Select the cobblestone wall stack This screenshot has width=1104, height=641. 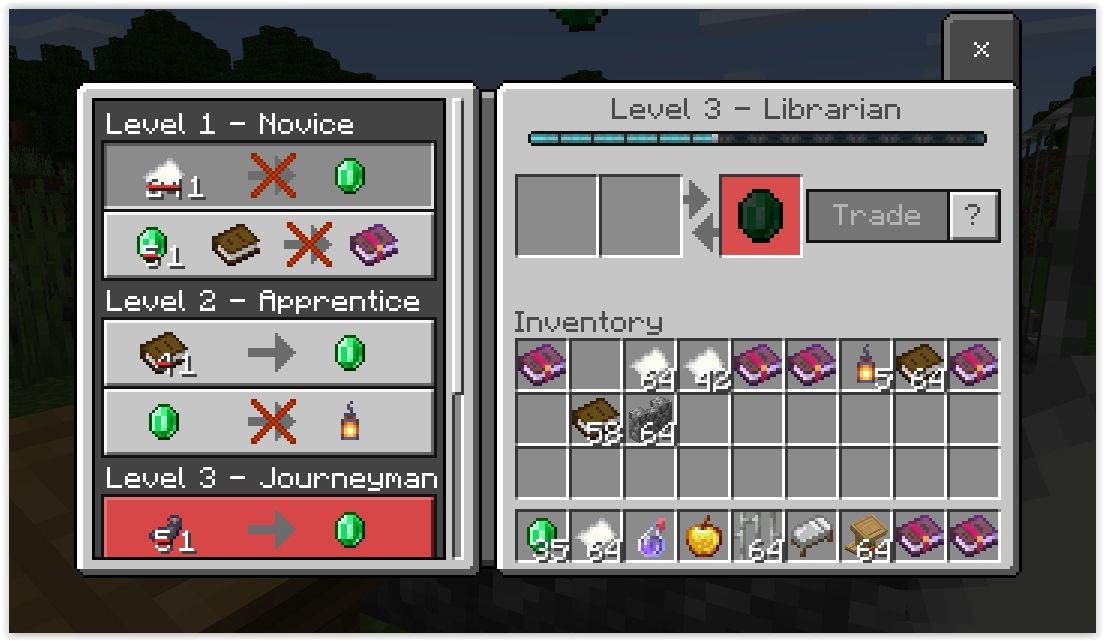pos(650,420)
